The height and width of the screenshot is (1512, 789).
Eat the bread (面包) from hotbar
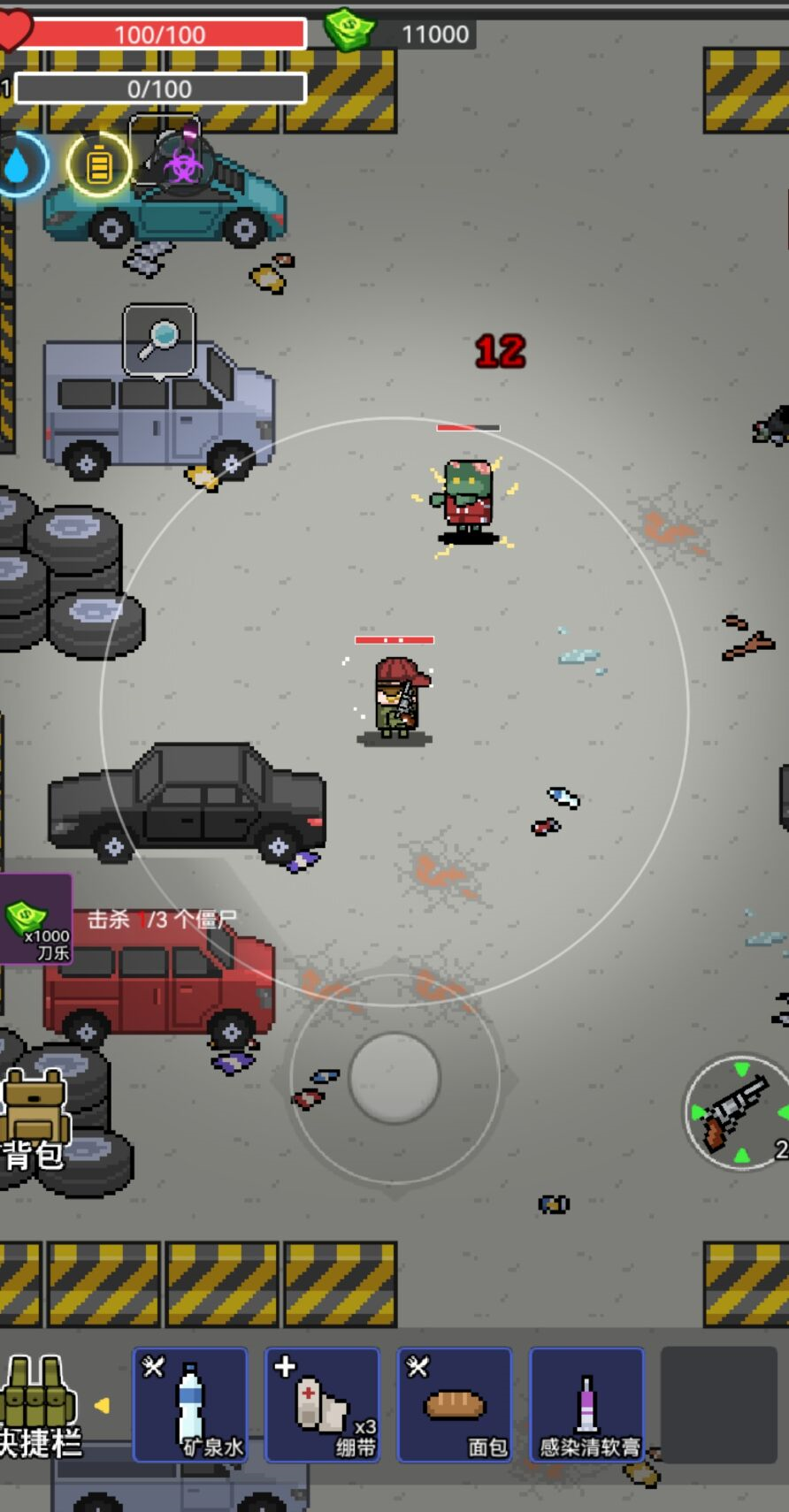pyautogui.click(x=455, y=1404)
